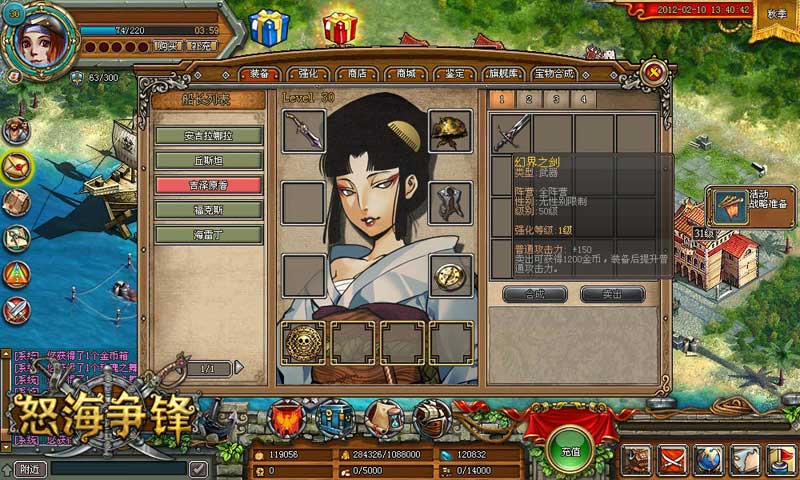
Task: Select the equipped skull medallion slot
Action: coord(303,341)
